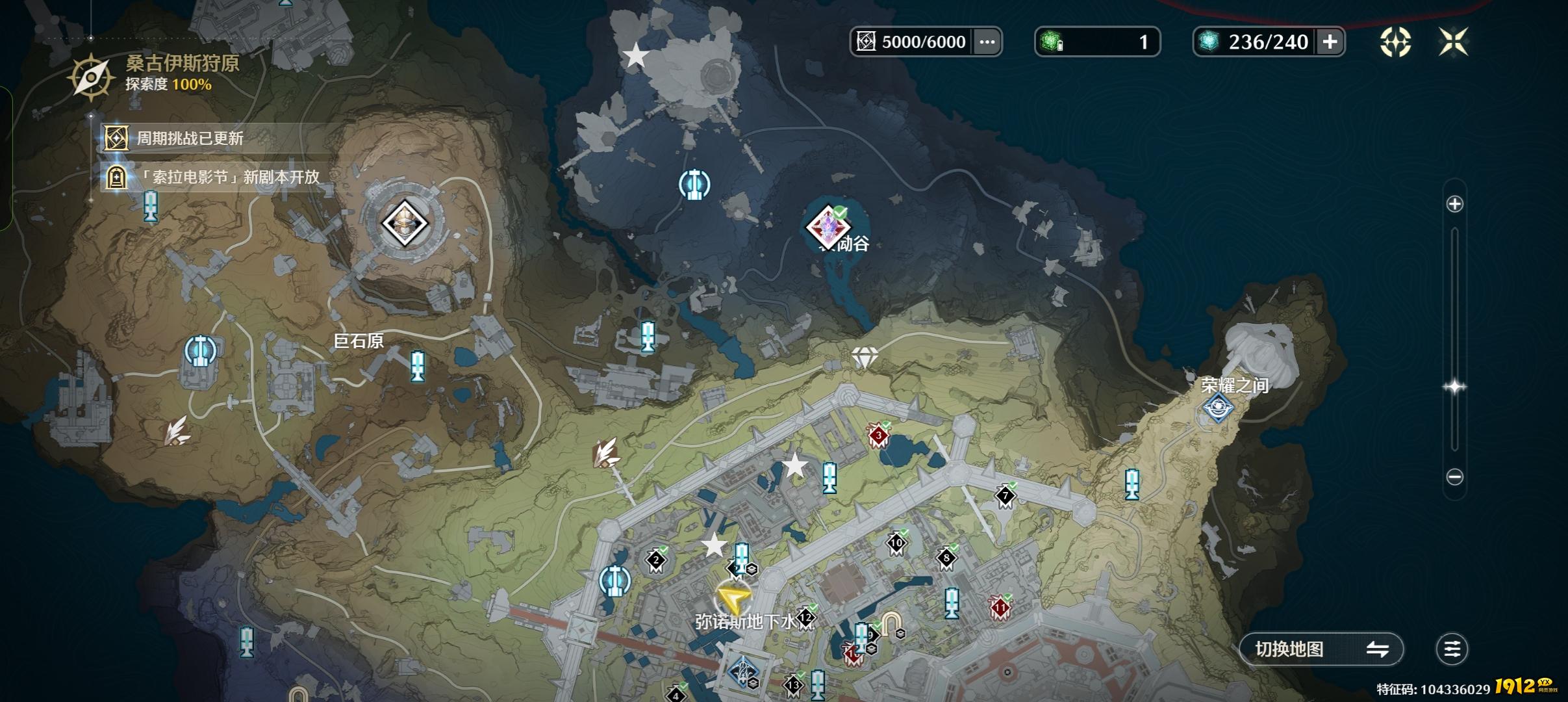
Task: Close the map with the X button
Action: (x=1453, y=42)
